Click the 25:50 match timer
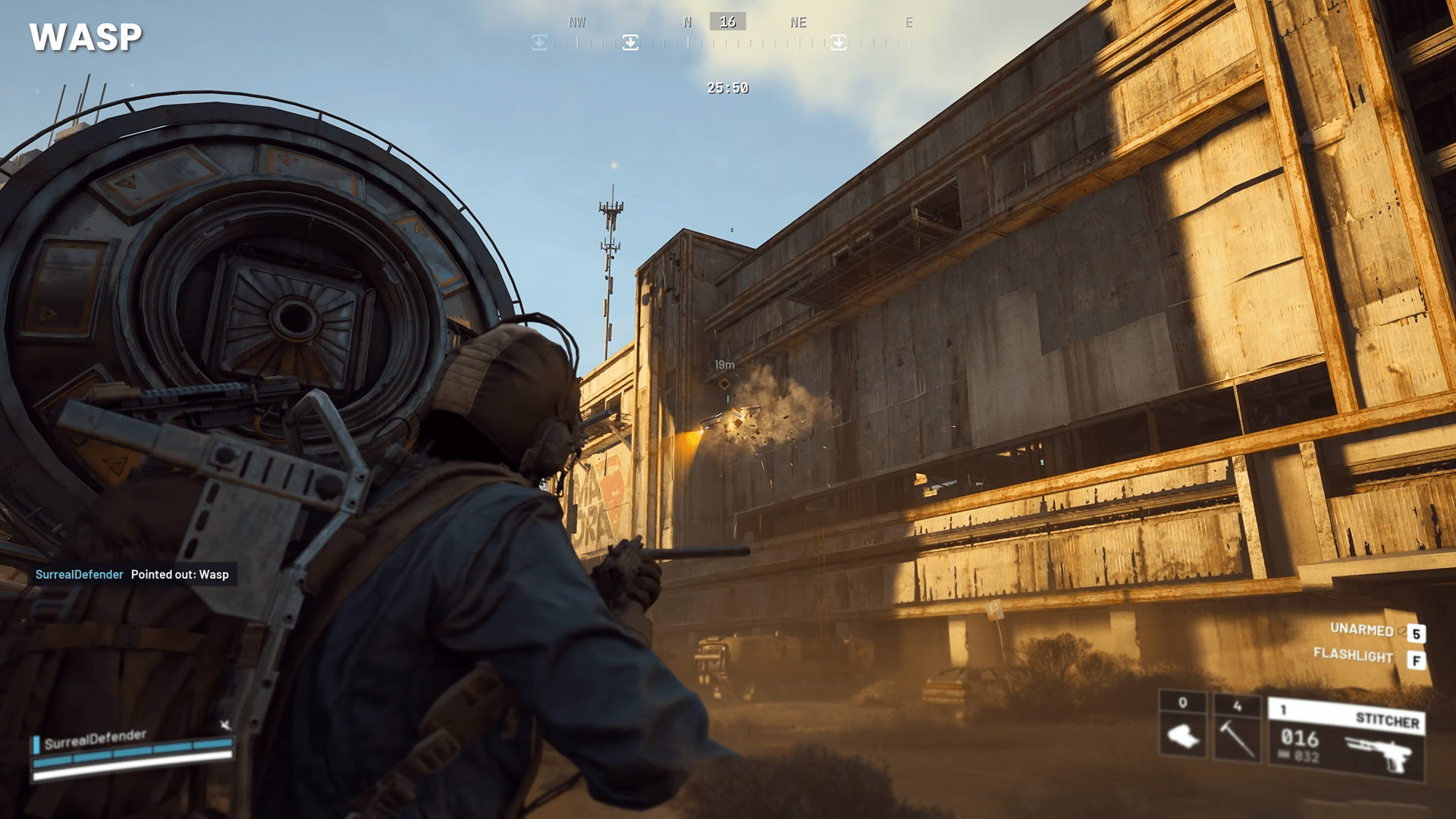The width and height of the screenshot is (1456, 819). click(x=726, y=88)
